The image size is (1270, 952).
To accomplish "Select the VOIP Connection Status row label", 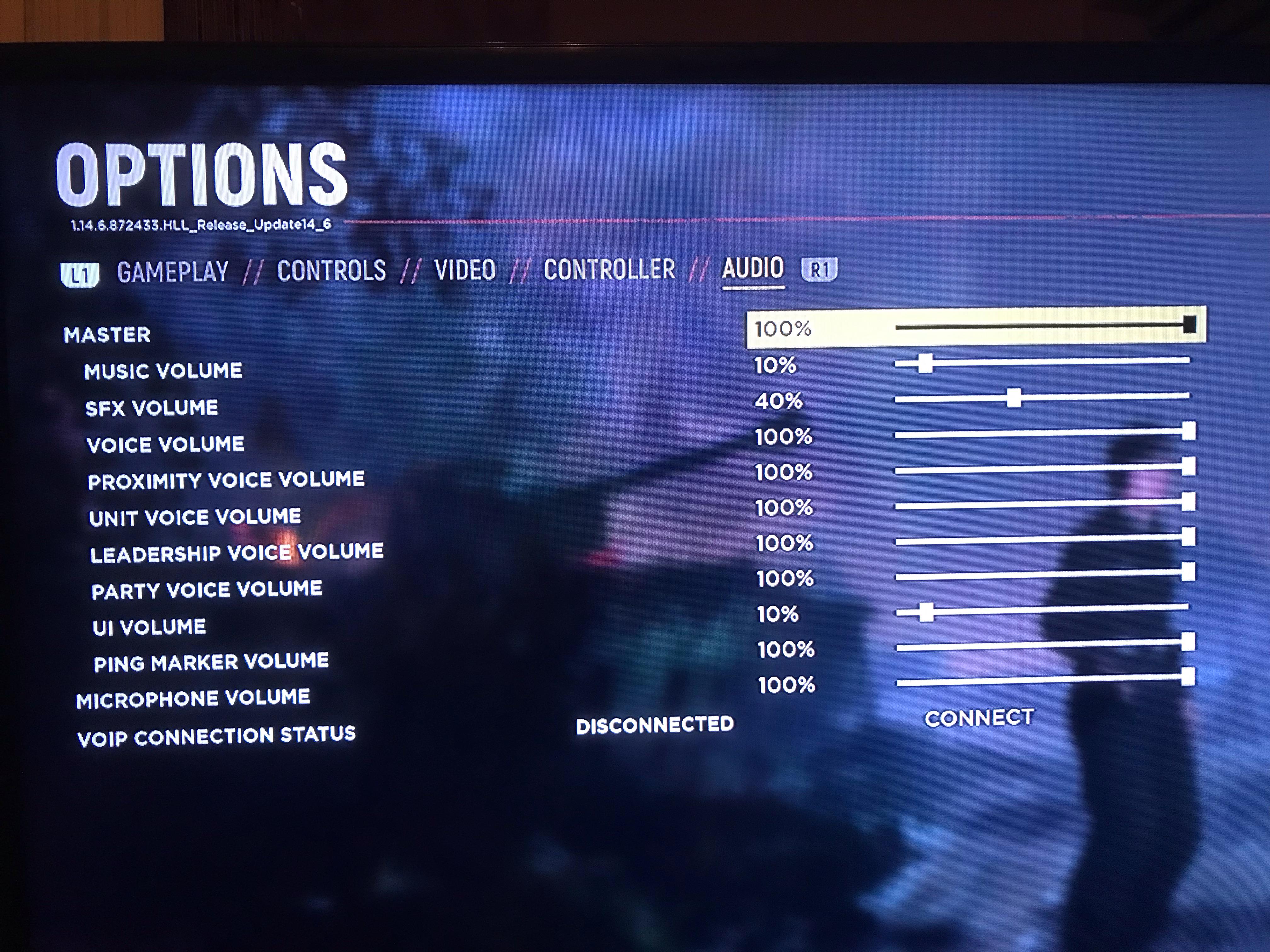I will pos(216,736).
